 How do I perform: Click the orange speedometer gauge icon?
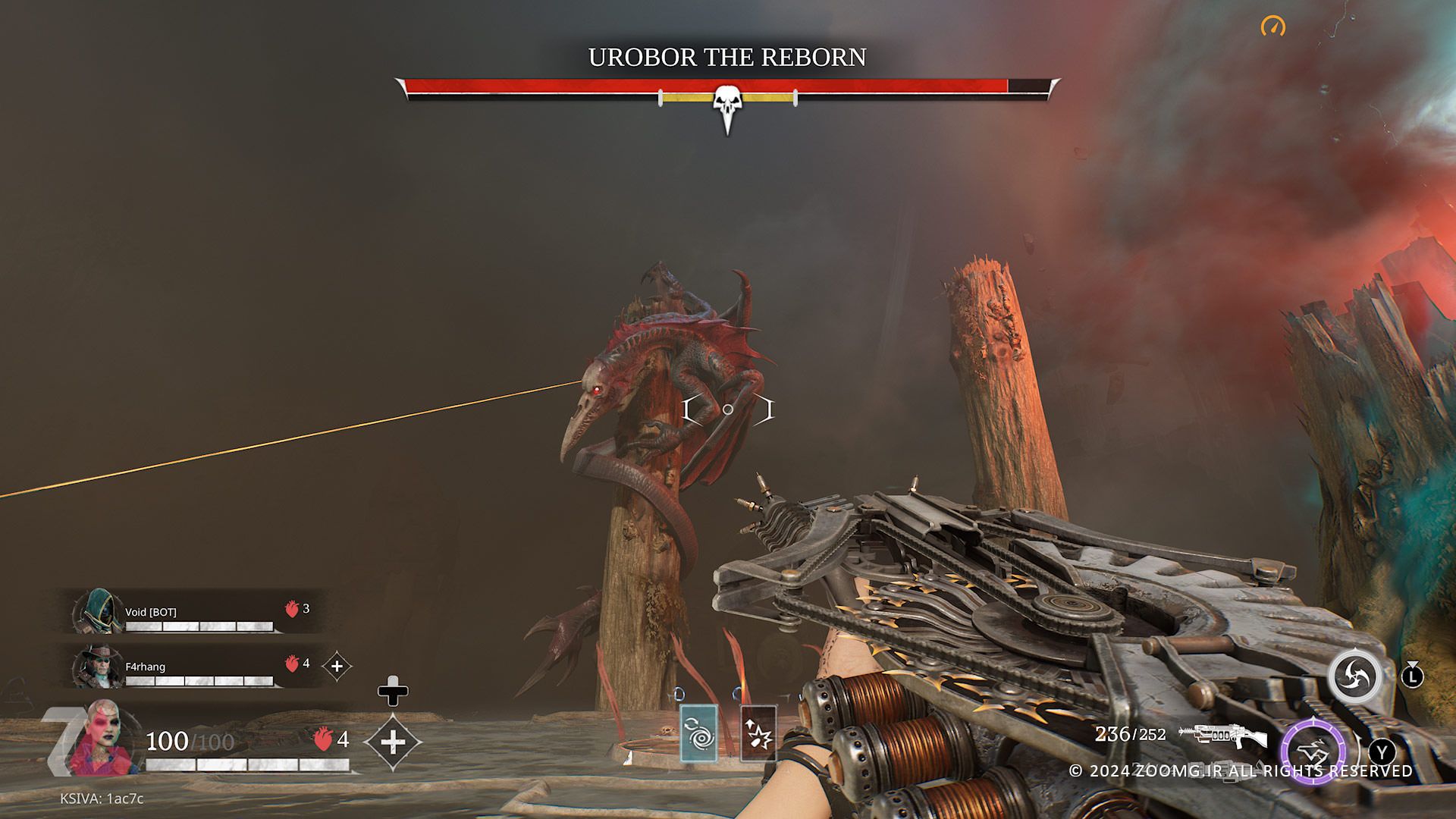click(1273, 27)
